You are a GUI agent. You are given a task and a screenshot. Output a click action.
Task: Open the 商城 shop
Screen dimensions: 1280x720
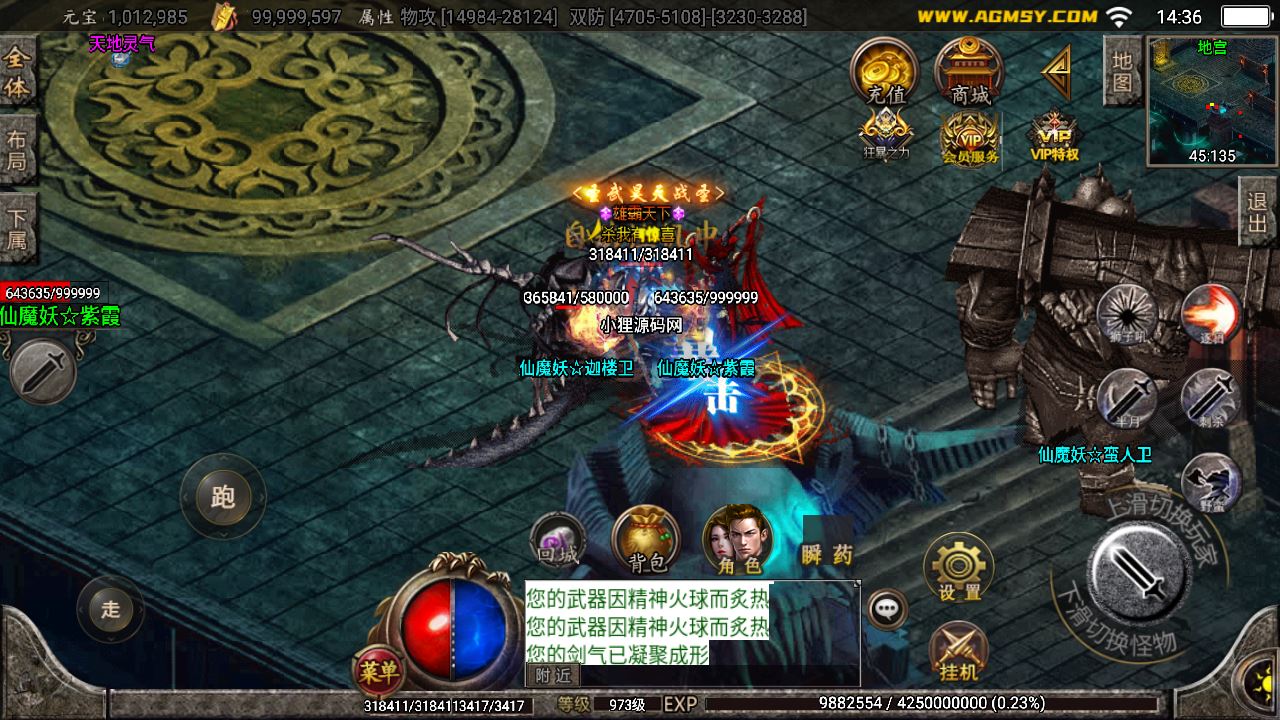[x=969, y=72]
